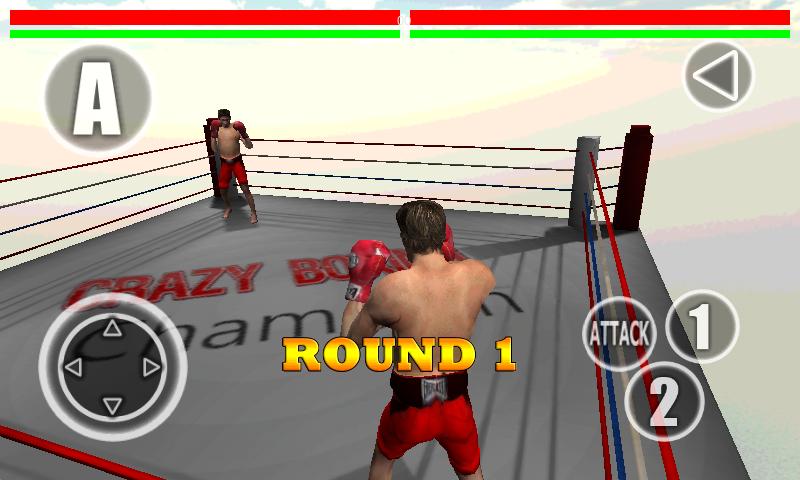Tap the up arrow on the d-pad
800x480 pixels.
coord(112,327)
